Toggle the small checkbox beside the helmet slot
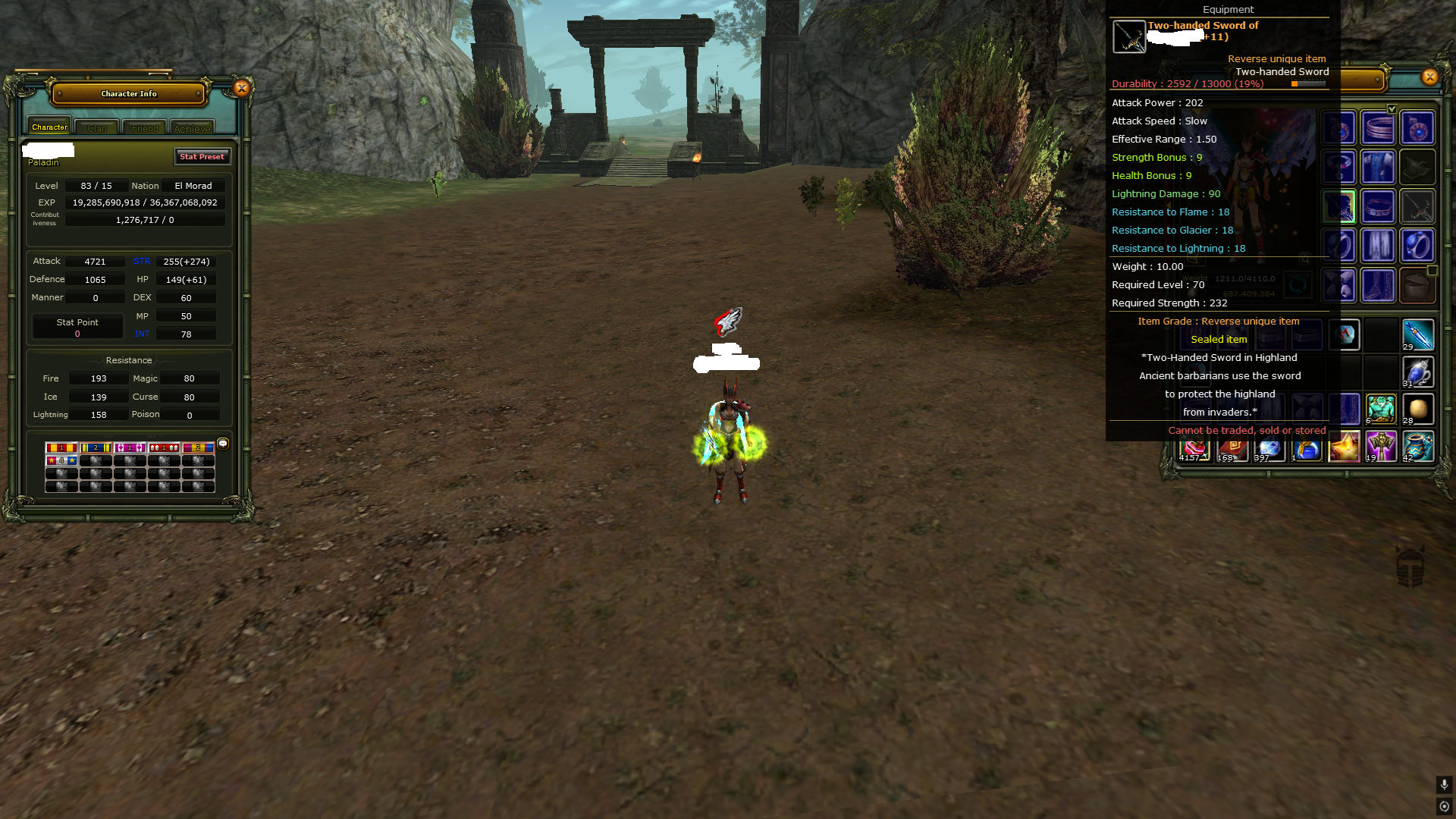Screen dimensions: 1456x819 [1432, 270]
